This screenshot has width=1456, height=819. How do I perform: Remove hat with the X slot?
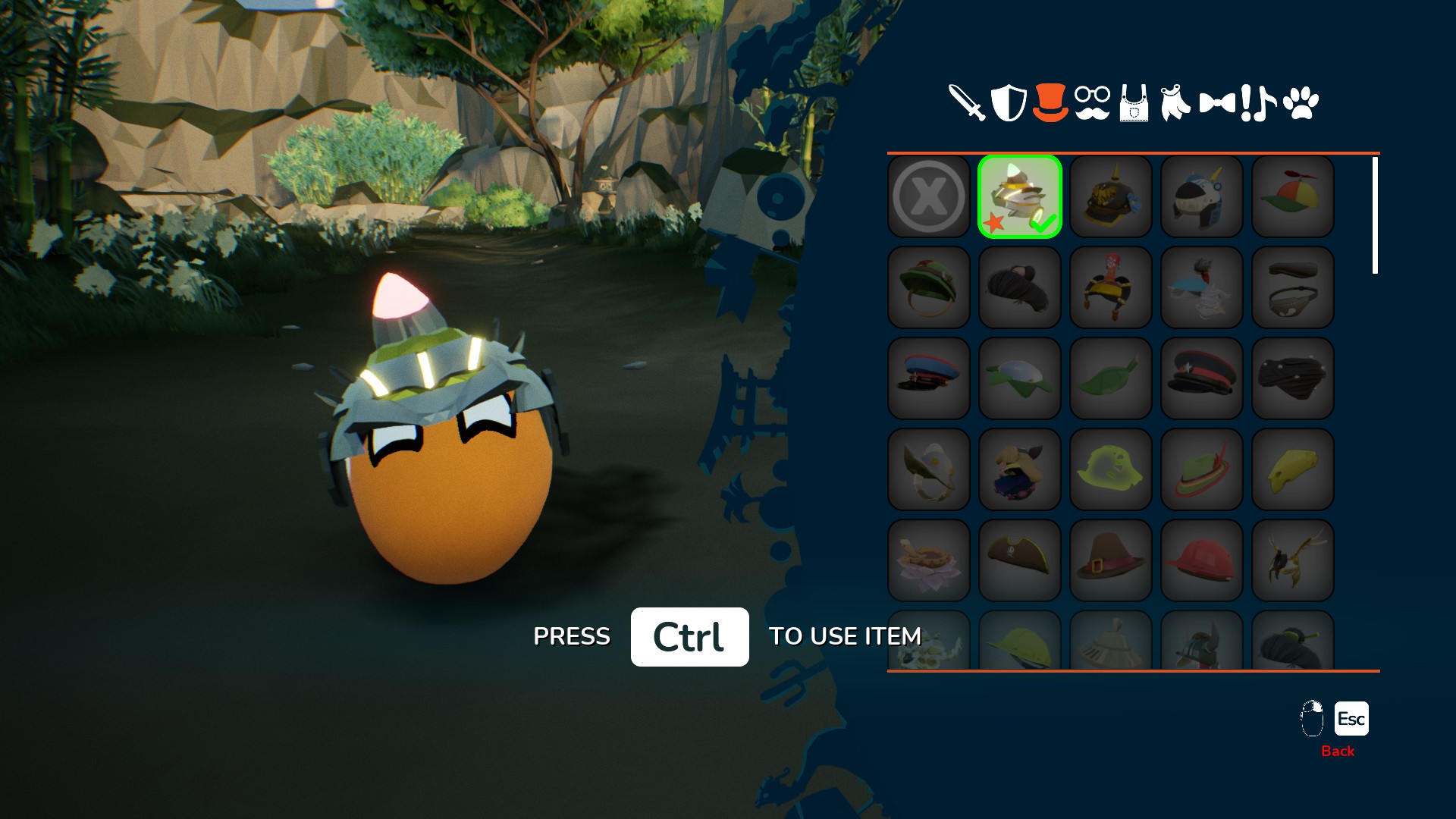point(929,197)
